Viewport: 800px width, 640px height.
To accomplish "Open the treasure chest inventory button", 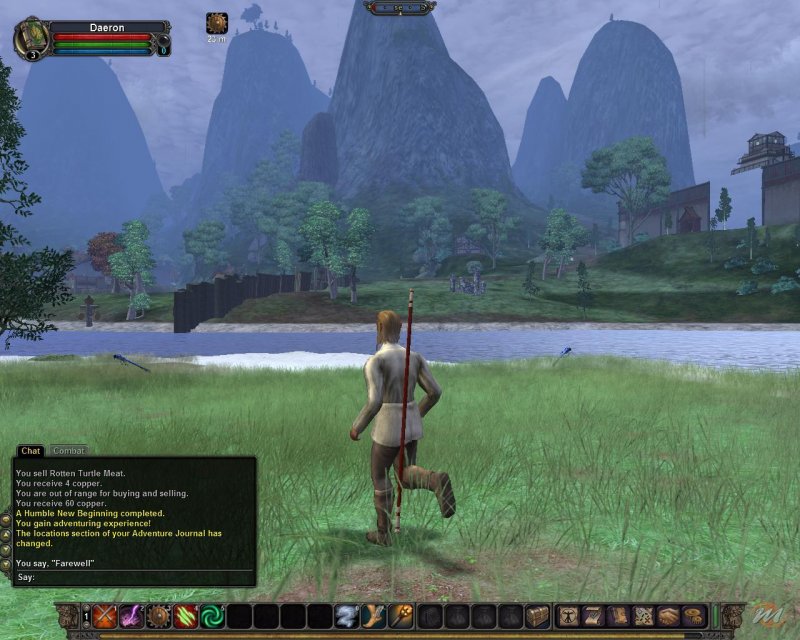I will pyautogui.click(x=538, y=616).
